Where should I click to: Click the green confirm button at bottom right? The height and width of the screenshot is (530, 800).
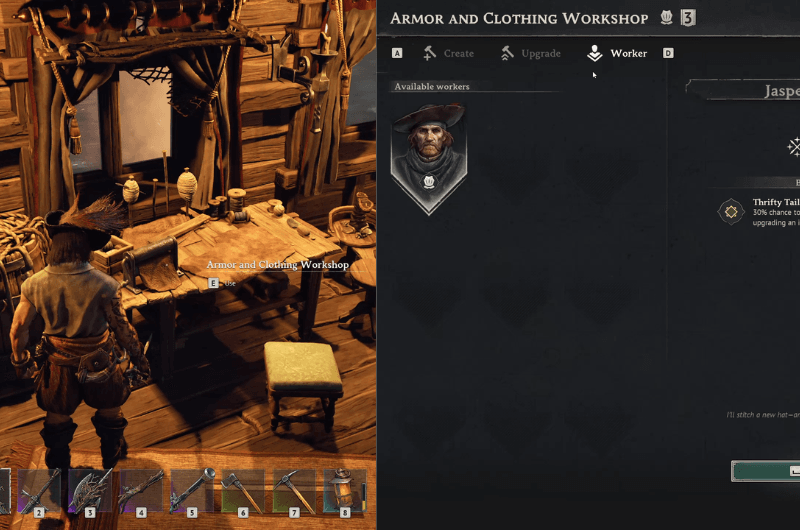coord(767,471)
